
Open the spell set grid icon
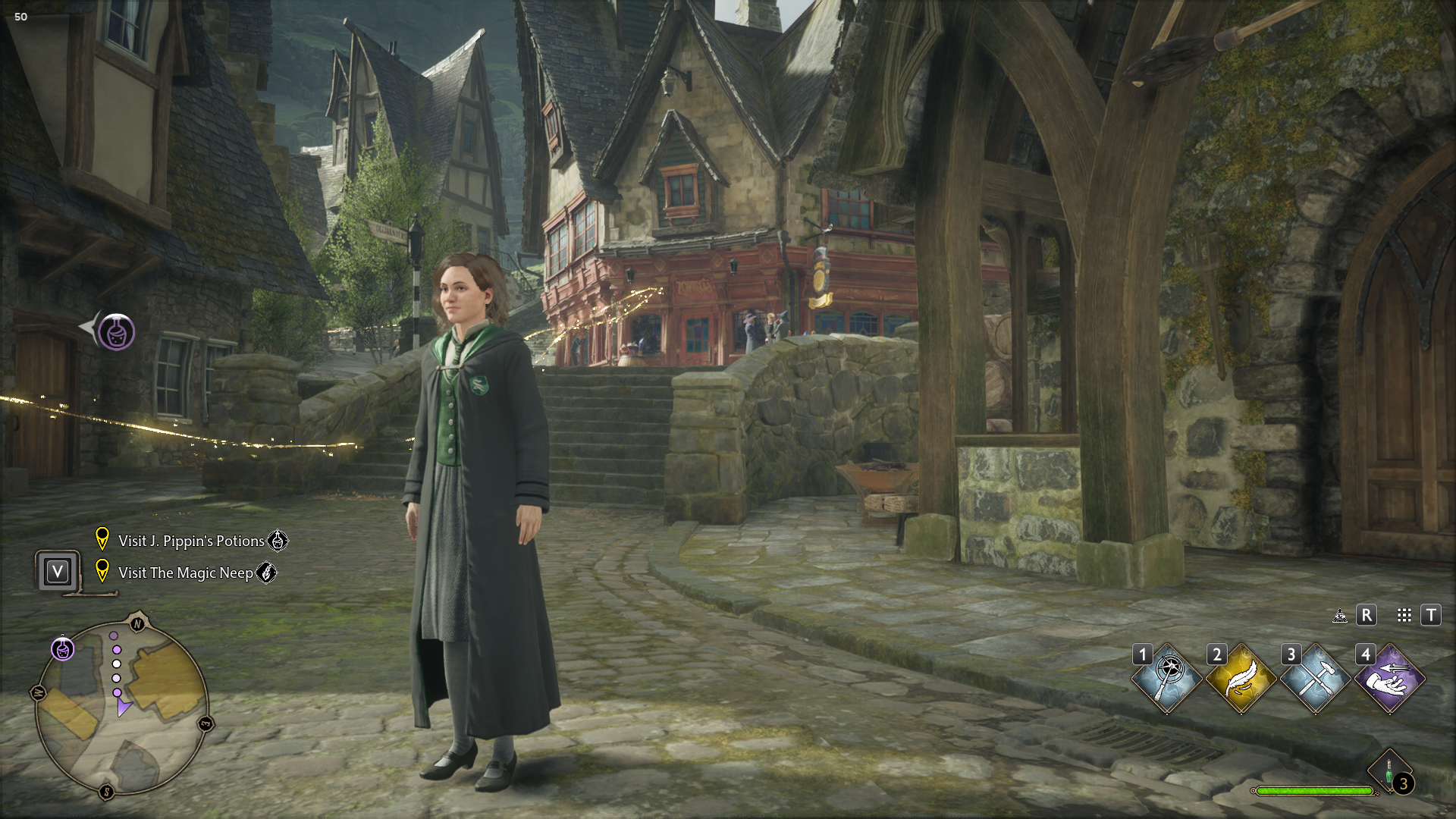(x=1404, y=615)
